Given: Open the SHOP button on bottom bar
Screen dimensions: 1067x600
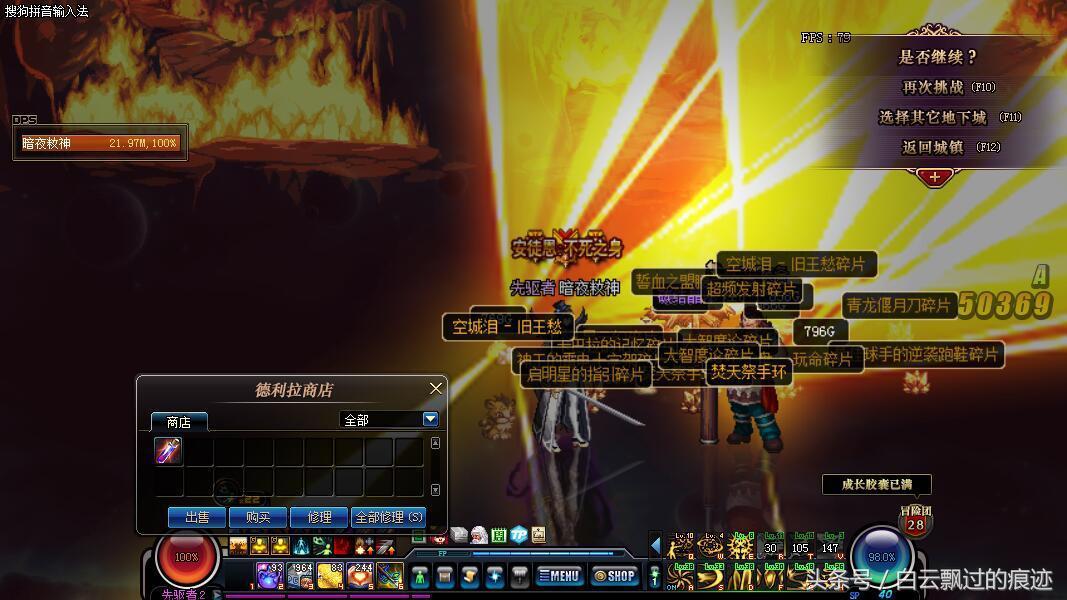Looking at the screenshot, I should (x=614, y=576).
